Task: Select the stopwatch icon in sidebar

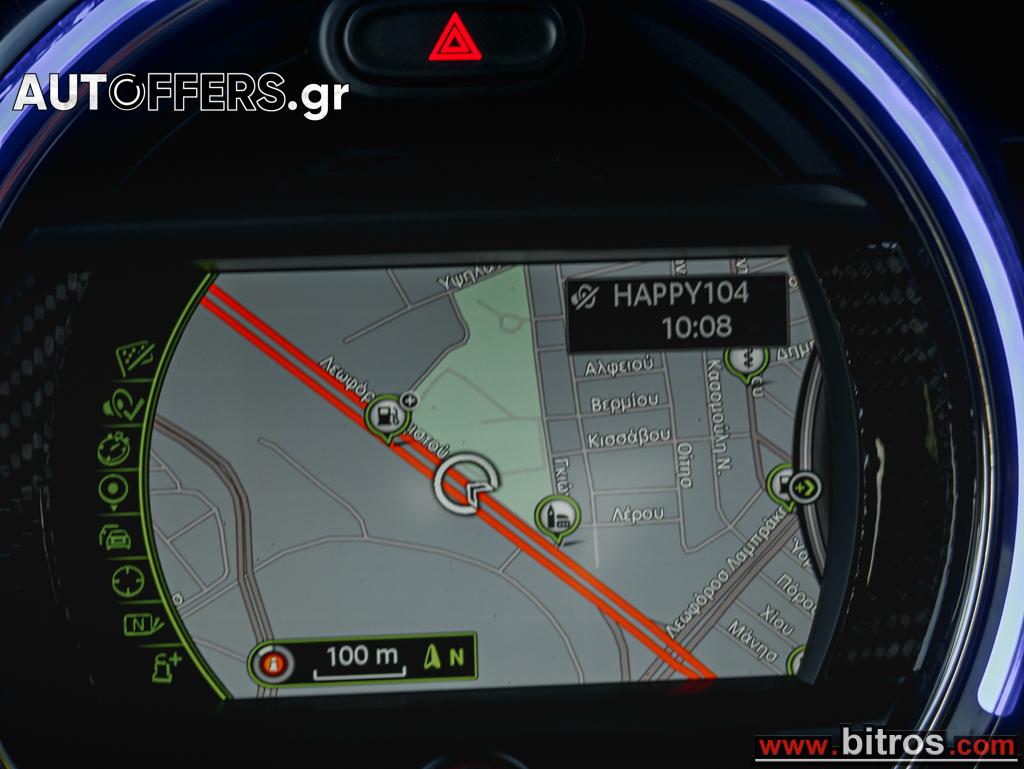Action: pos(114,447)
